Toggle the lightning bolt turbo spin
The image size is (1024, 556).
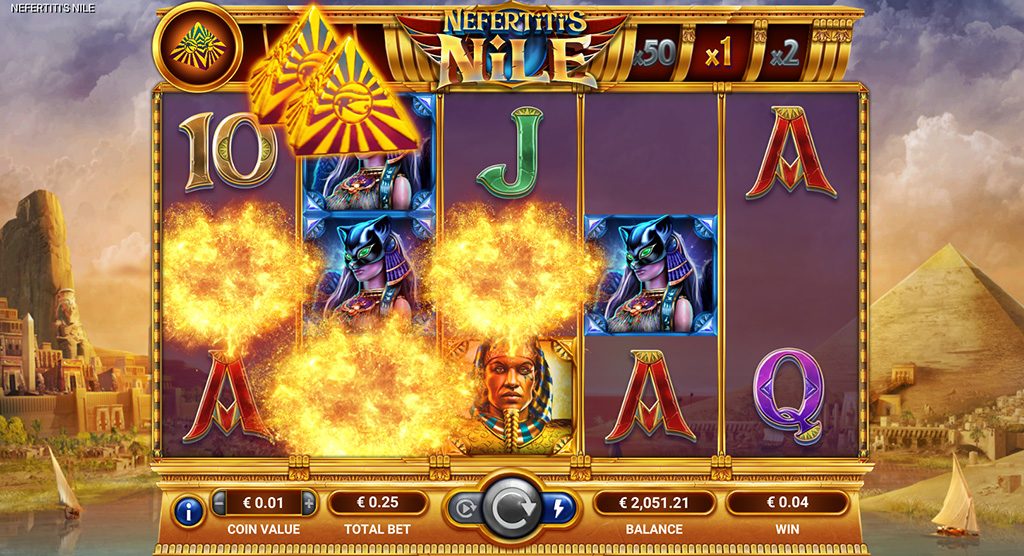point(558,507)
